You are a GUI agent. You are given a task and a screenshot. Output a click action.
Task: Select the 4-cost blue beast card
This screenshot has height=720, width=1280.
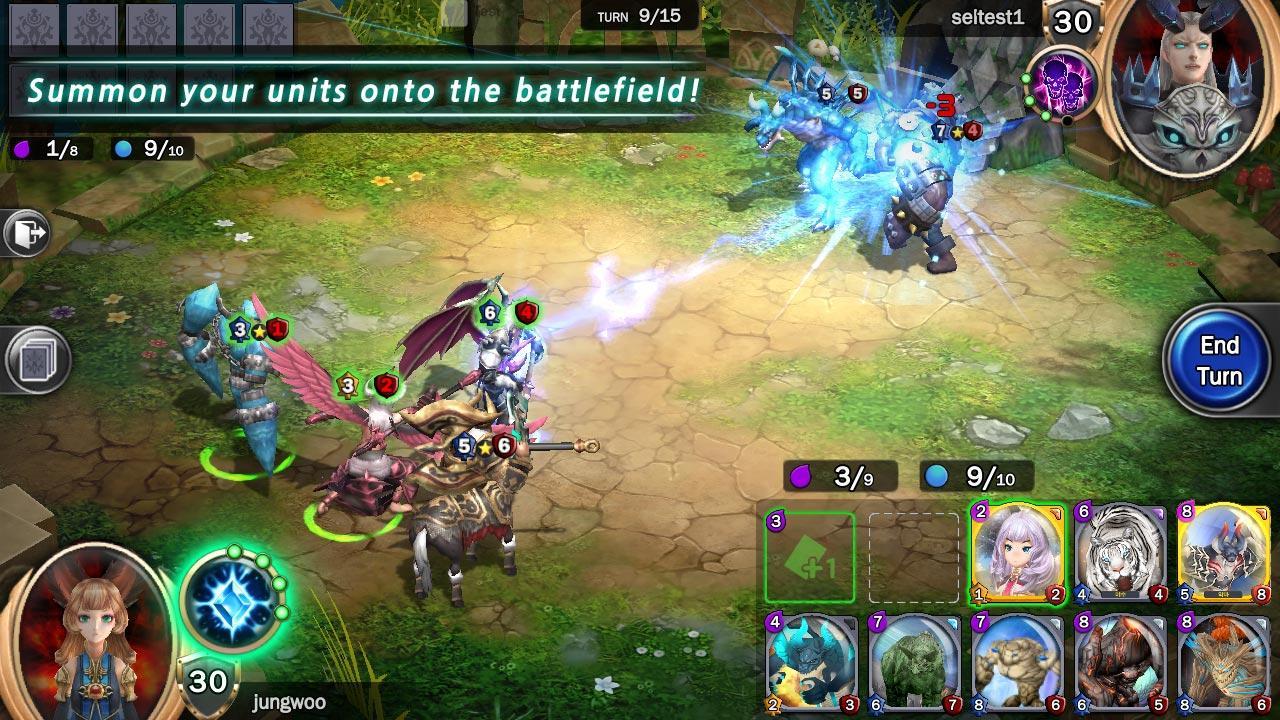pyautogui.click(x=810, y=663)
